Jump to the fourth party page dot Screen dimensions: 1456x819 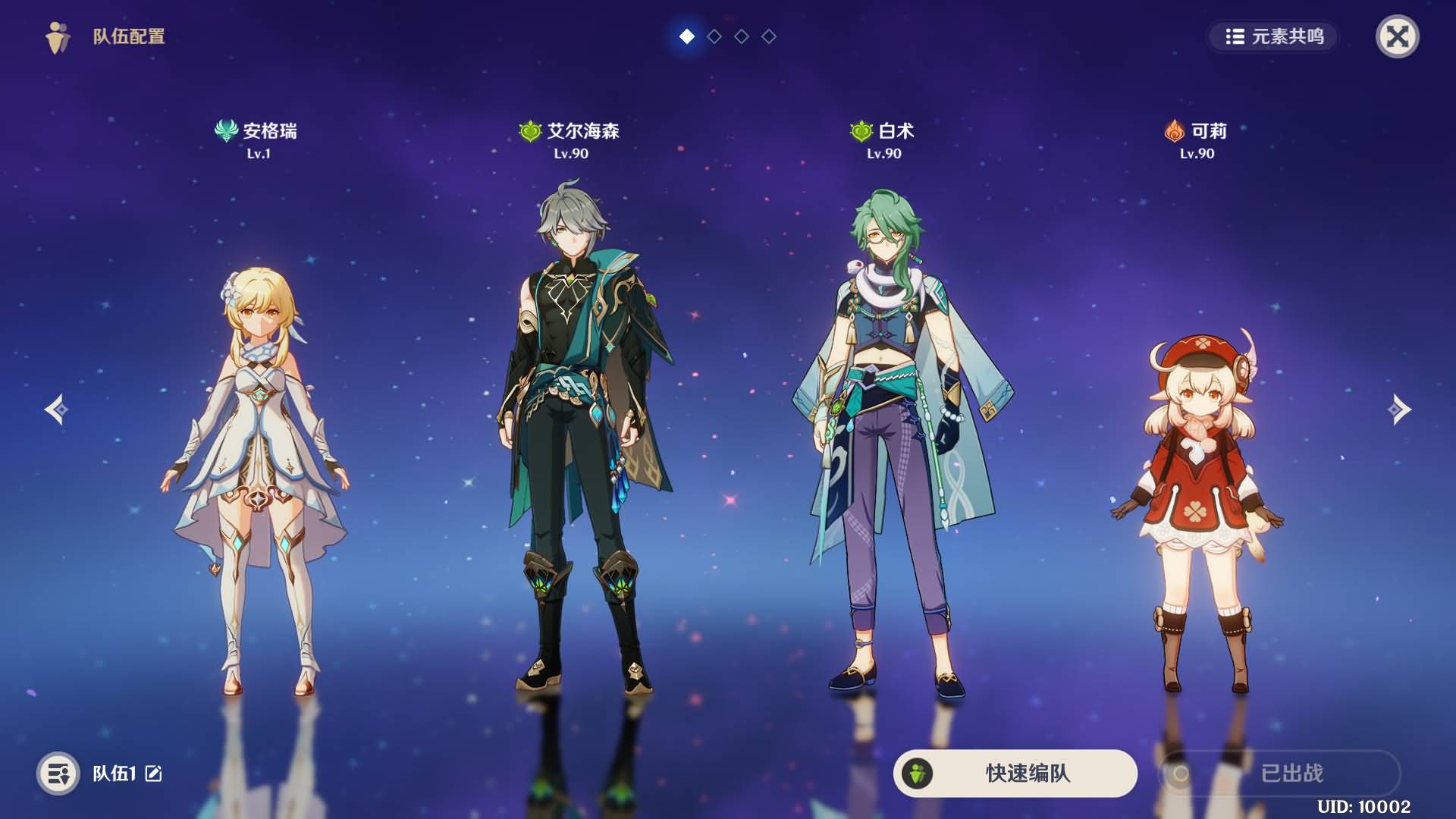point(769,36)
